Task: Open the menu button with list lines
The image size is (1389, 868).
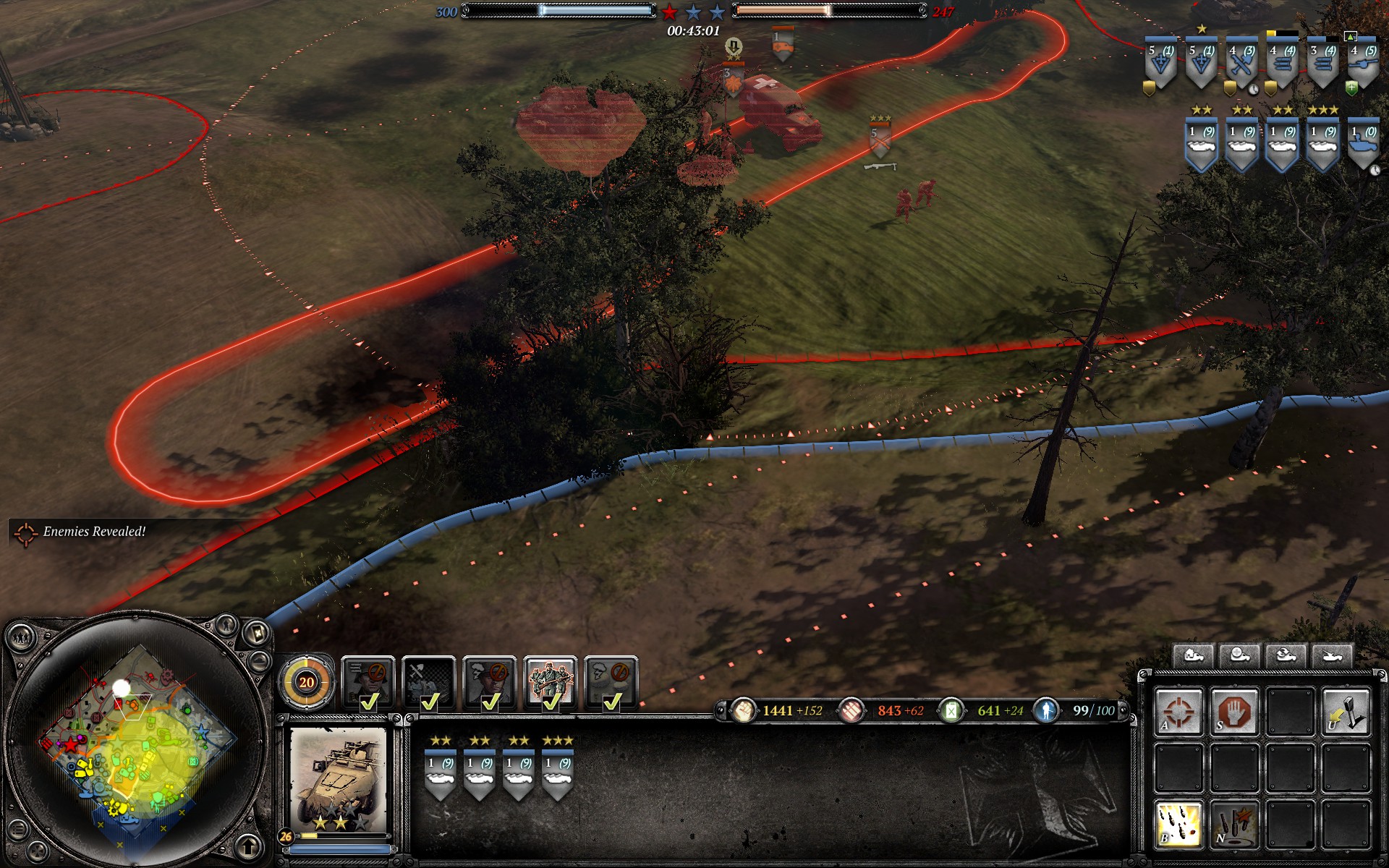Action: coord(18,829)
